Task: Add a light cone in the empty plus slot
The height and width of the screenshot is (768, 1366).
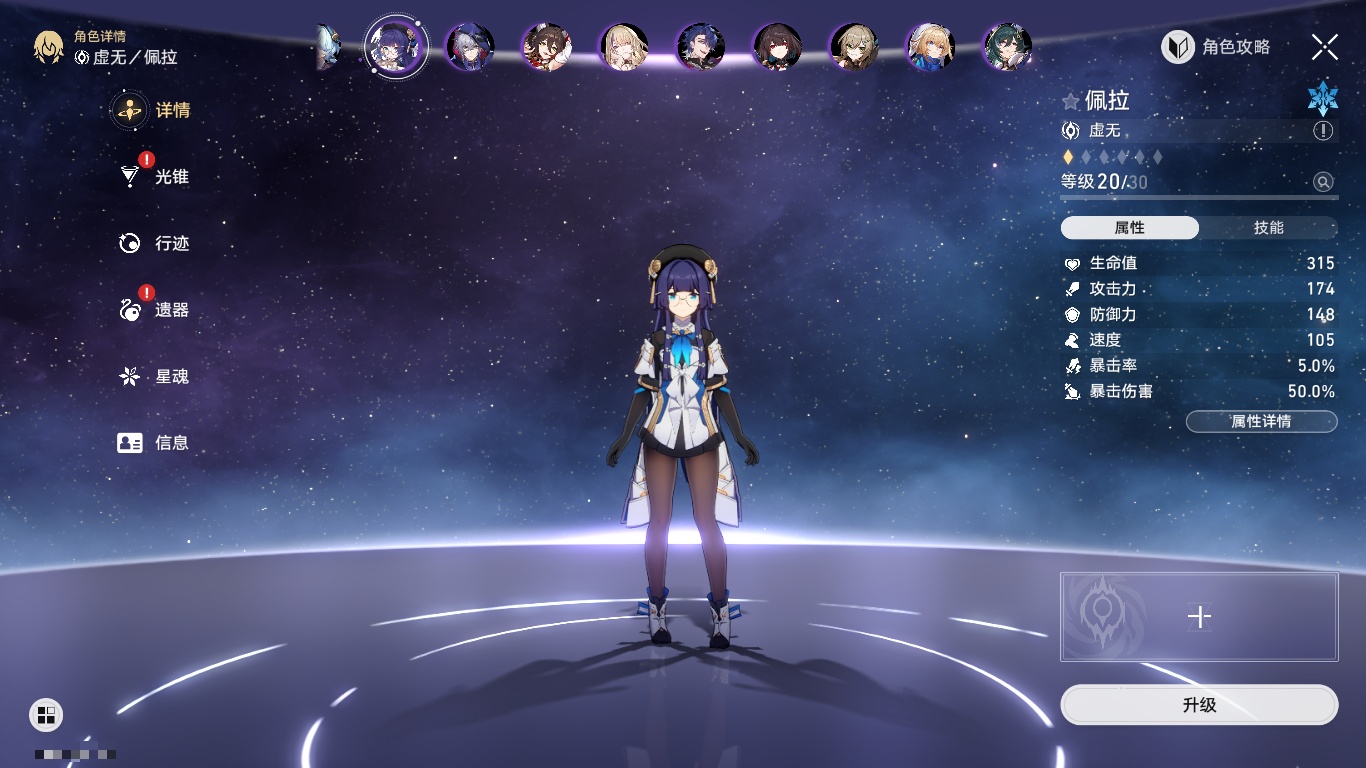Action: pyautogui.click(x=1199, y=617)
